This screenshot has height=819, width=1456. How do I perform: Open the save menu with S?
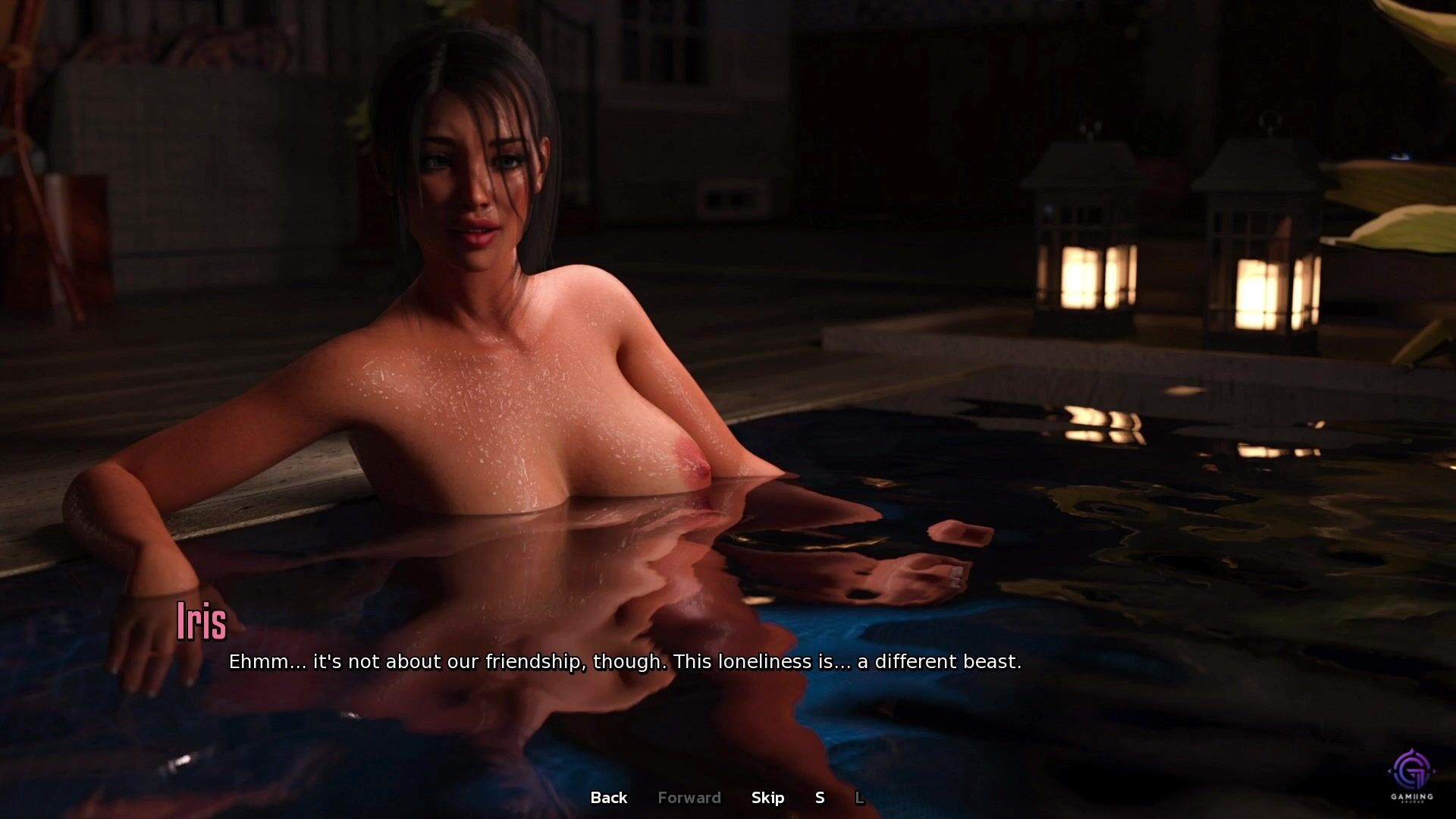coord(820,798)
